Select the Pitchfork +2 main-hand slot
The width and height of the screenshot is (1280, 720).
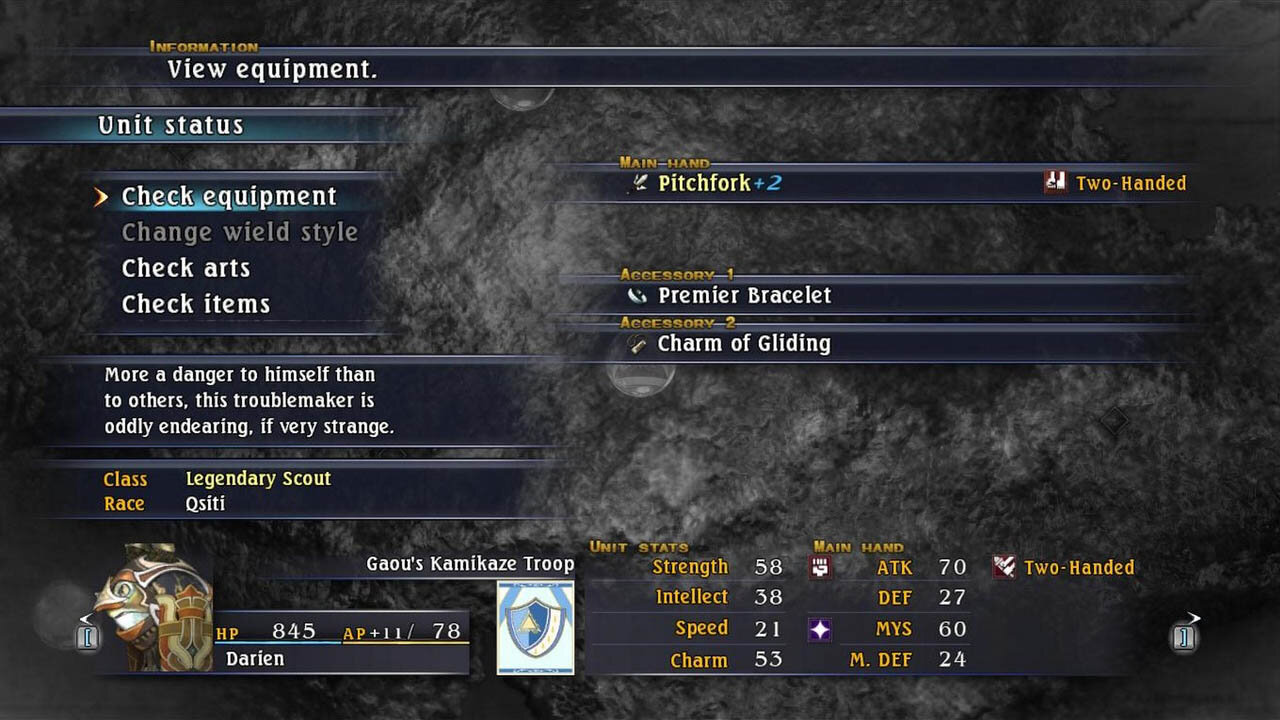pyautogui.click(x=719, y=184)
